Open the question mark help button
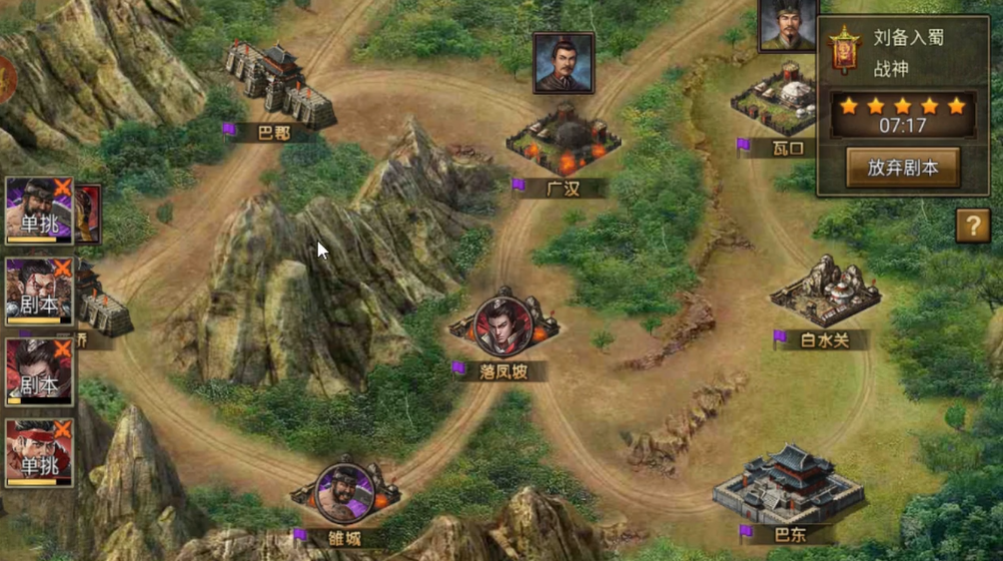The image size is (1003, 561). (x=972, y=226)
